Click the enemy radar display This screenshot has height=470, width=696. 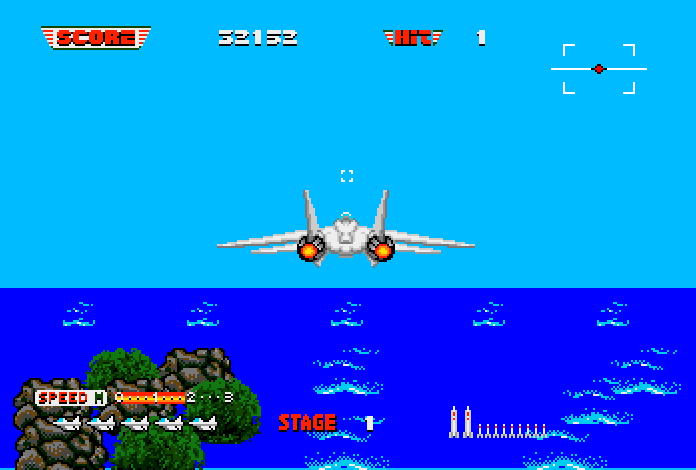(598, 69)
